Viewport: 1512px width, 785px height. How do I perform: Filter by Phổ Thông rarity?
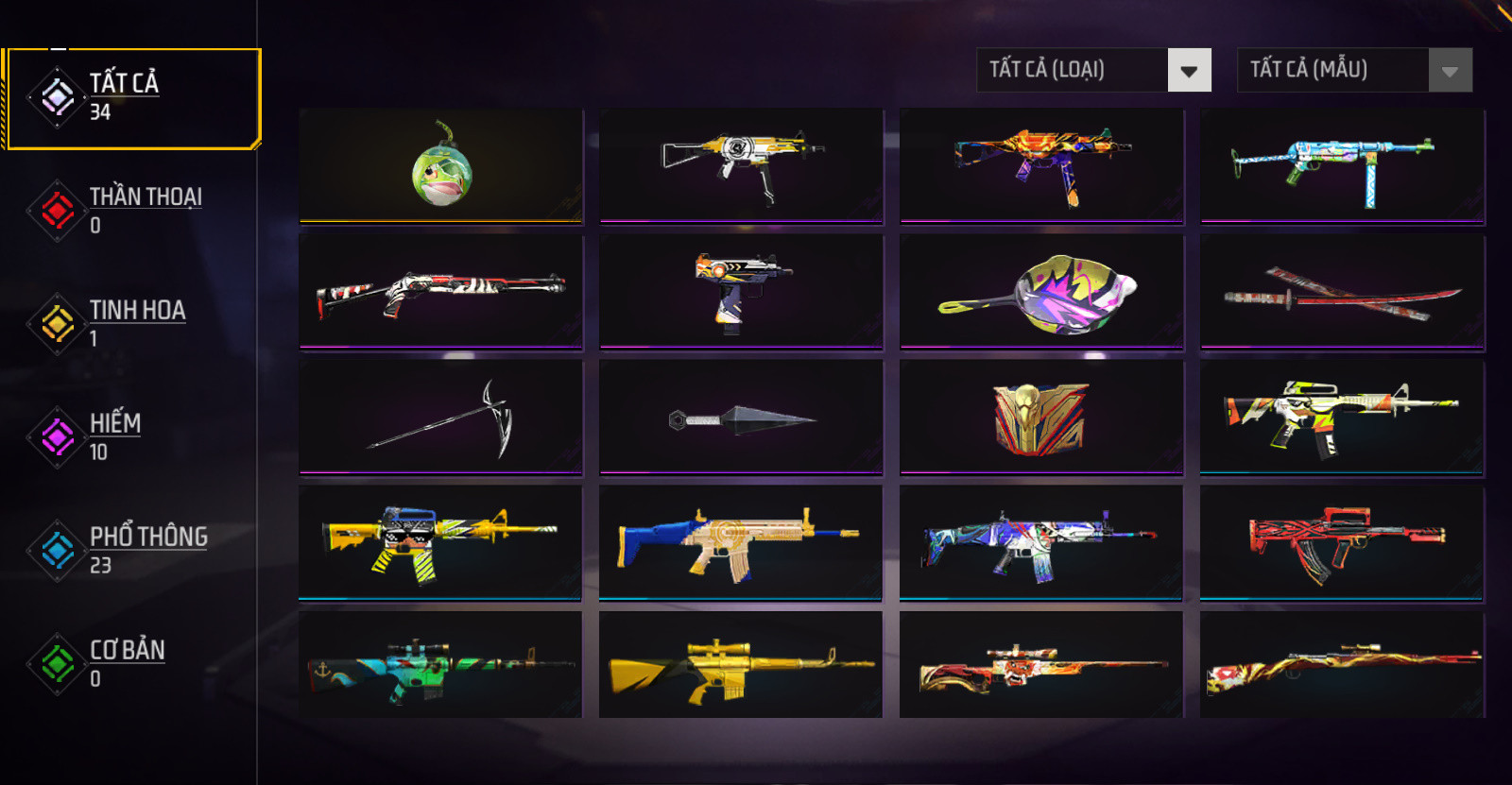tap(130, 550)
